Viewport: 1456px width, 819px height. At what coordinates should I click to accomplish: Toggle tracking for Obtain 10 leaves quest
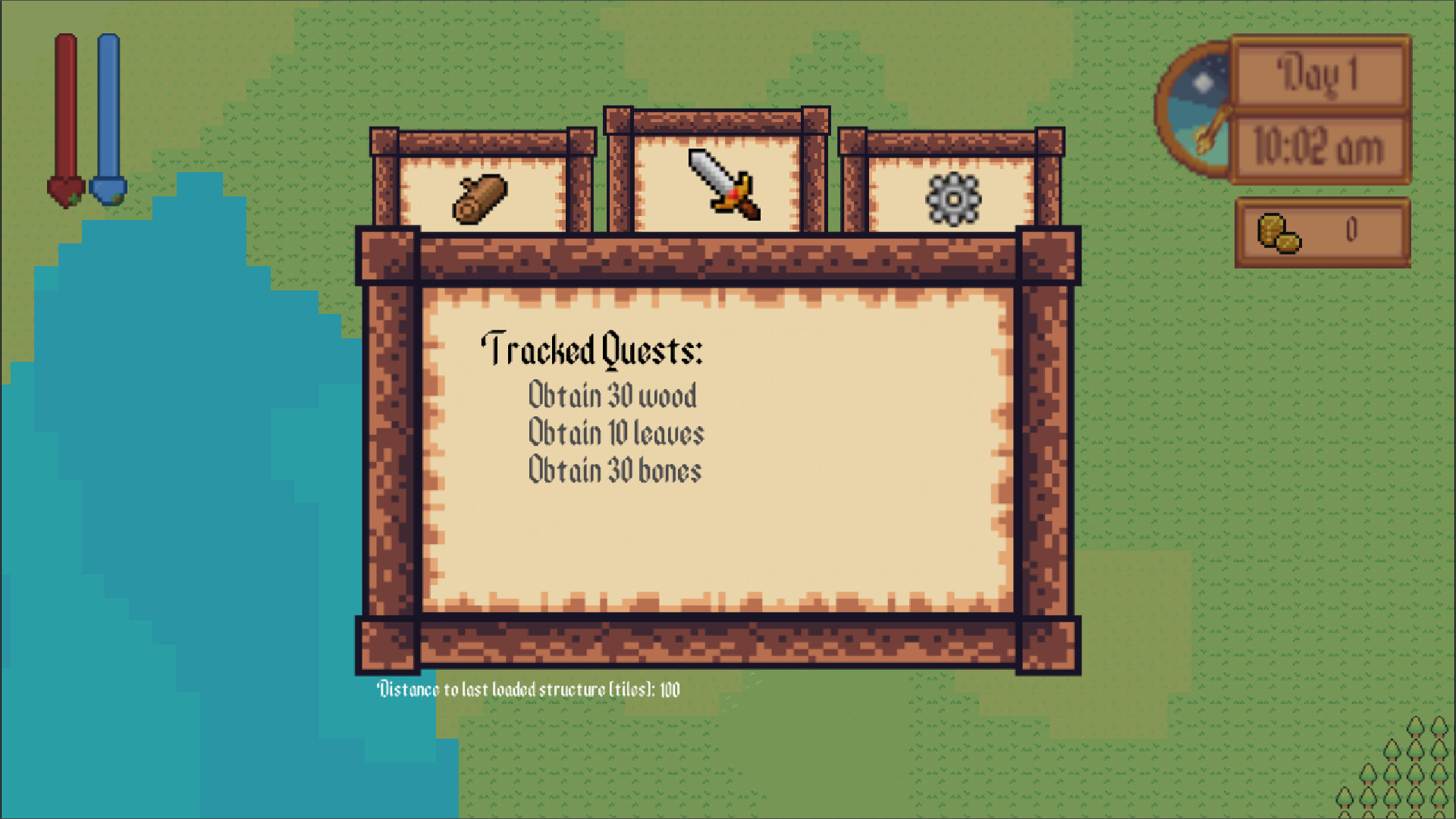tap(616, 433)
